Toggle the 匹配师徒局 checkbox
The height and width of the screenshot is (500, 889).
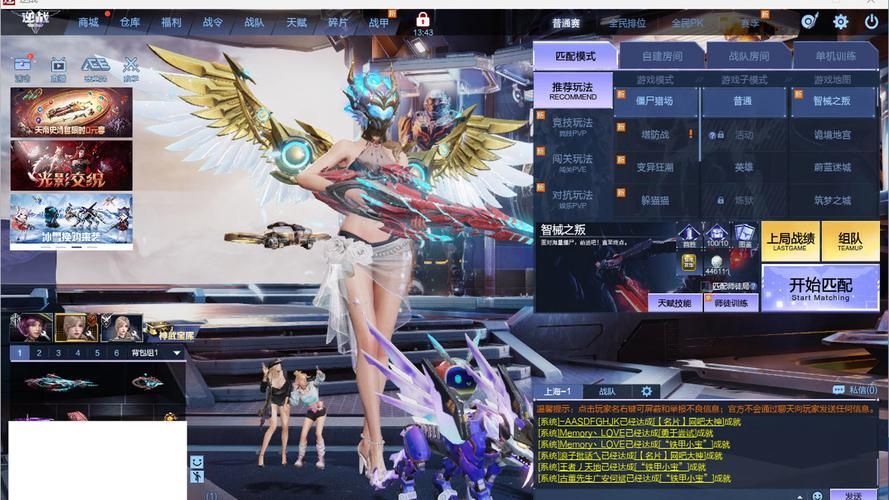click(706, 286)
